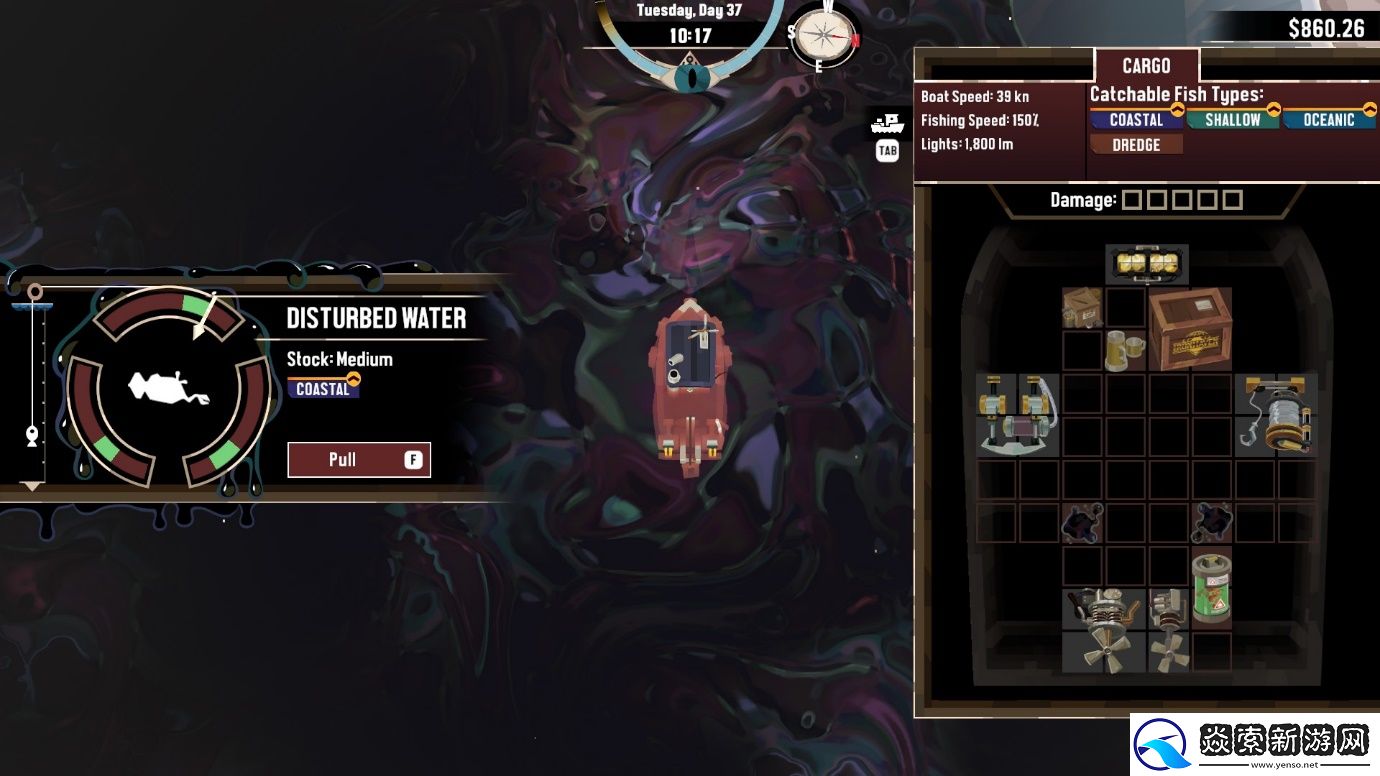Click the Coastal catchable fish type tag
Viewport: 1380px width, 776px height.
(x=1136, y=120)
